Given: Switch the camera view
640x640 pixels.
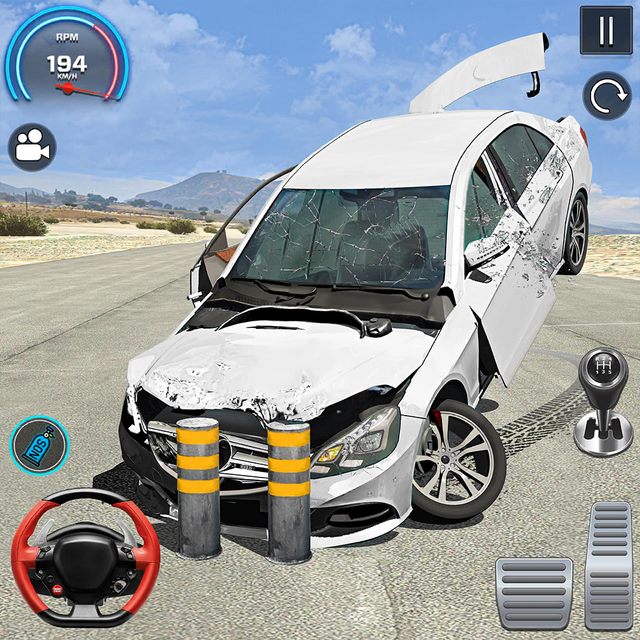Looking at the screenshot, I should click(32, 148).
